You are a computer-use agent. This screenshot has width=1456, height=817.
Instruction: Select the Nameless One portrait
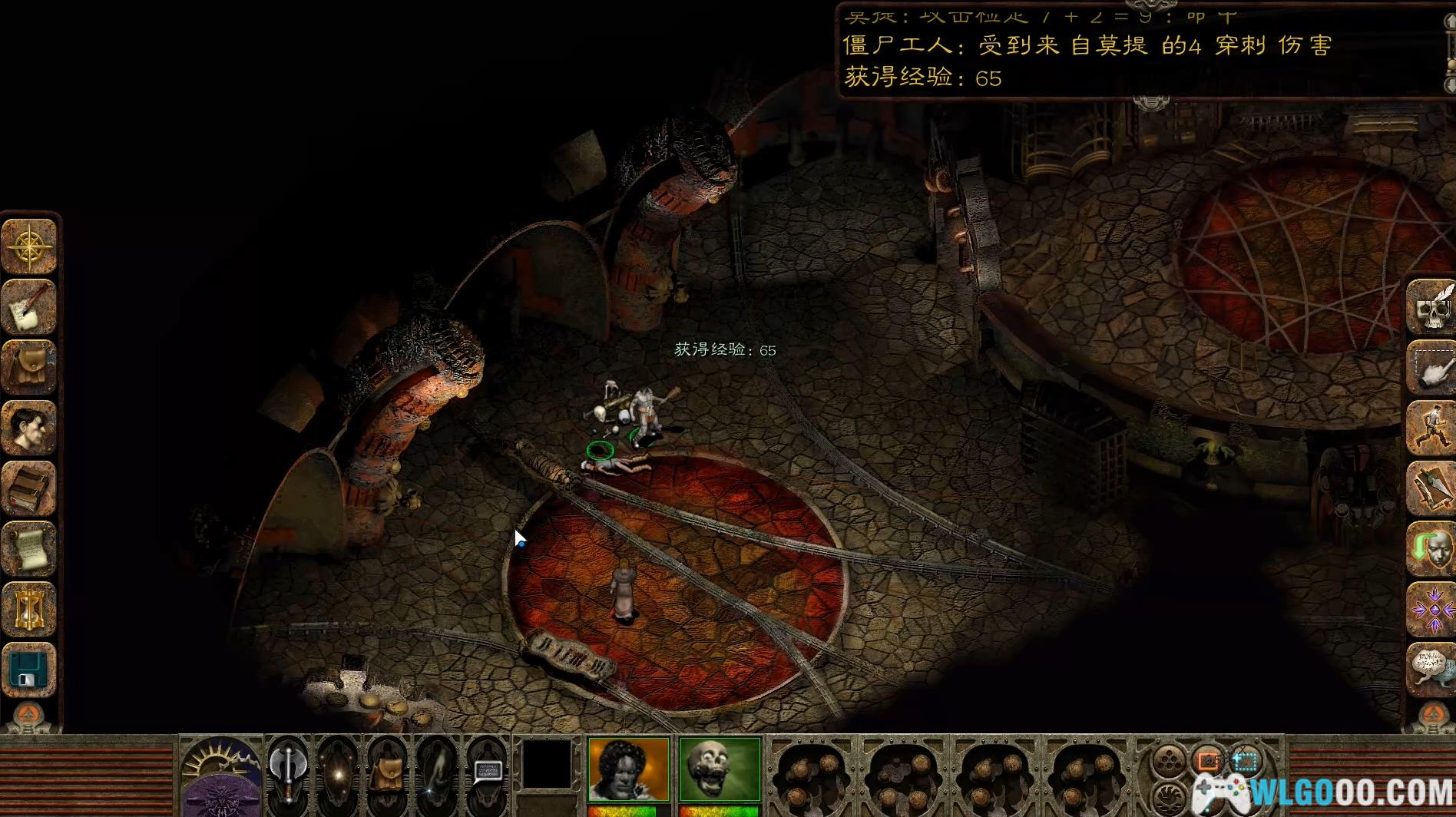(x=628, y=769)
